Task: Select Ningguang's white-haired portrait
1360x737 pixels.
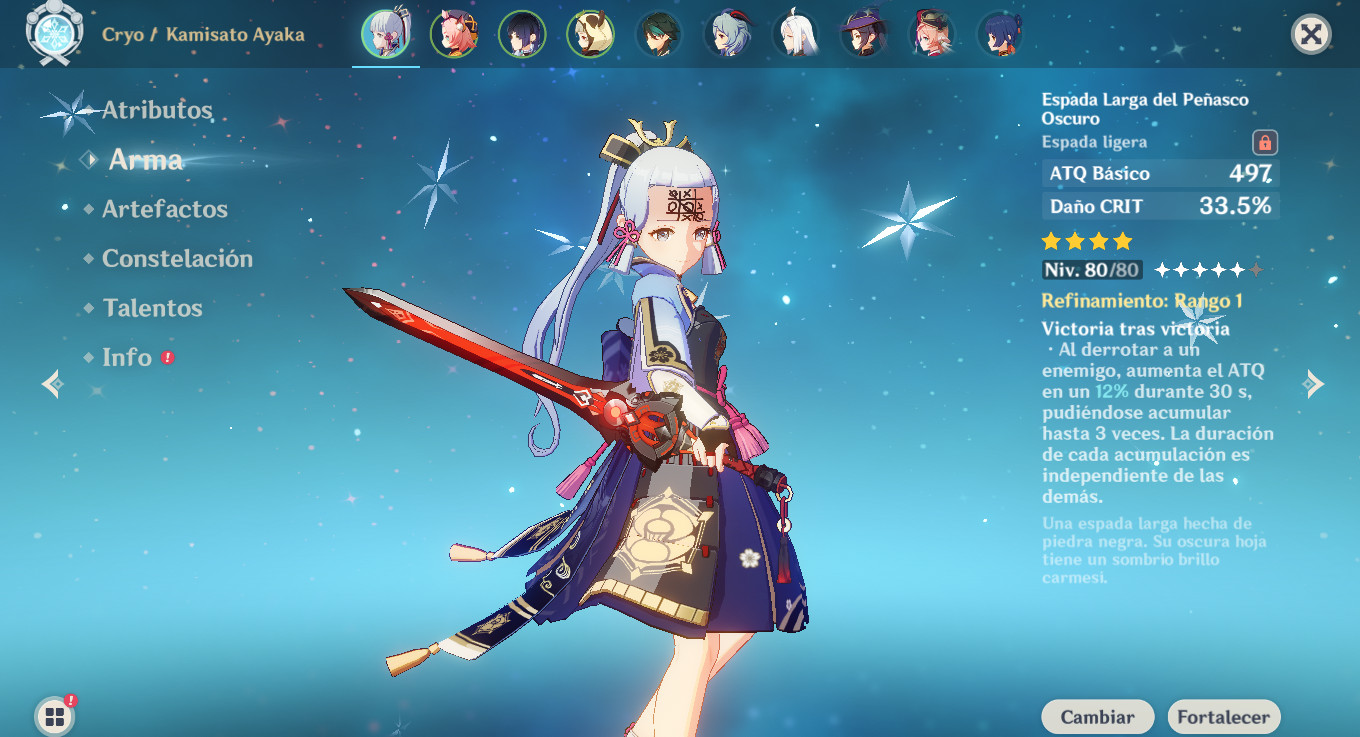Action: pyautogui.click(x=796, y=33)
